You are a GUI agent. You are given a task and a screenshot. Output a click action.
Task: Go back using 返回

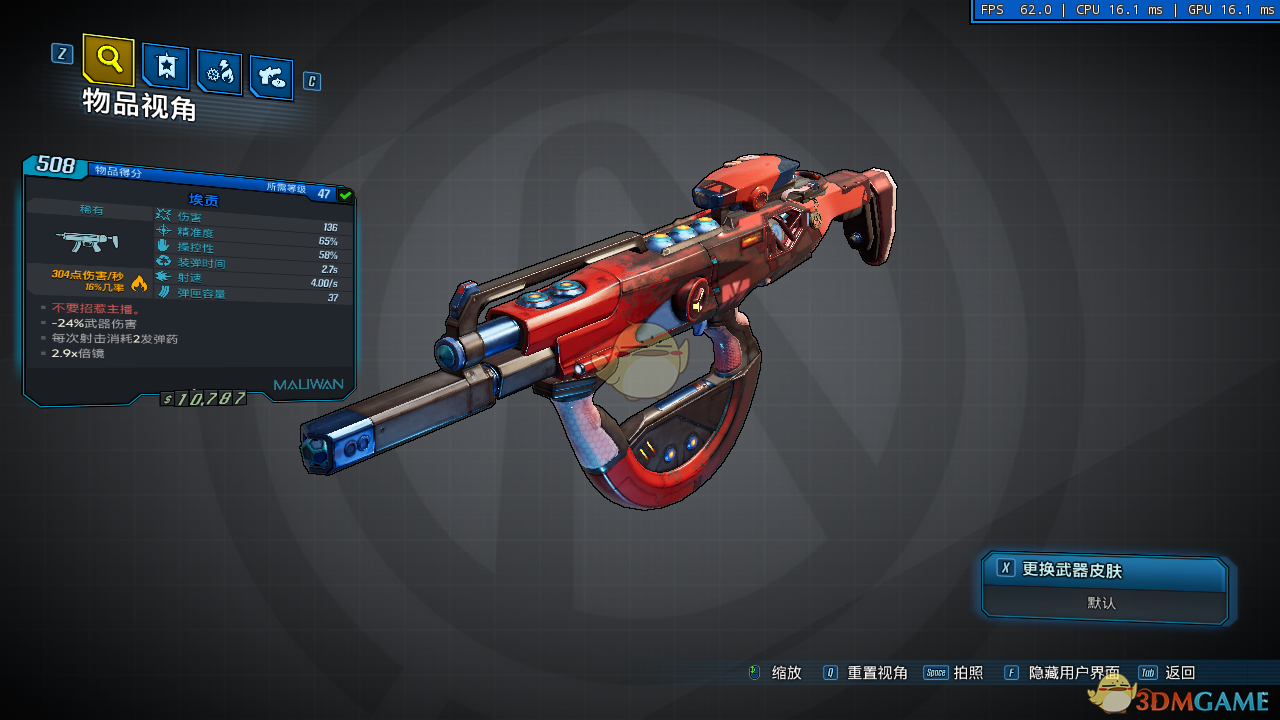click(1179, 673)
